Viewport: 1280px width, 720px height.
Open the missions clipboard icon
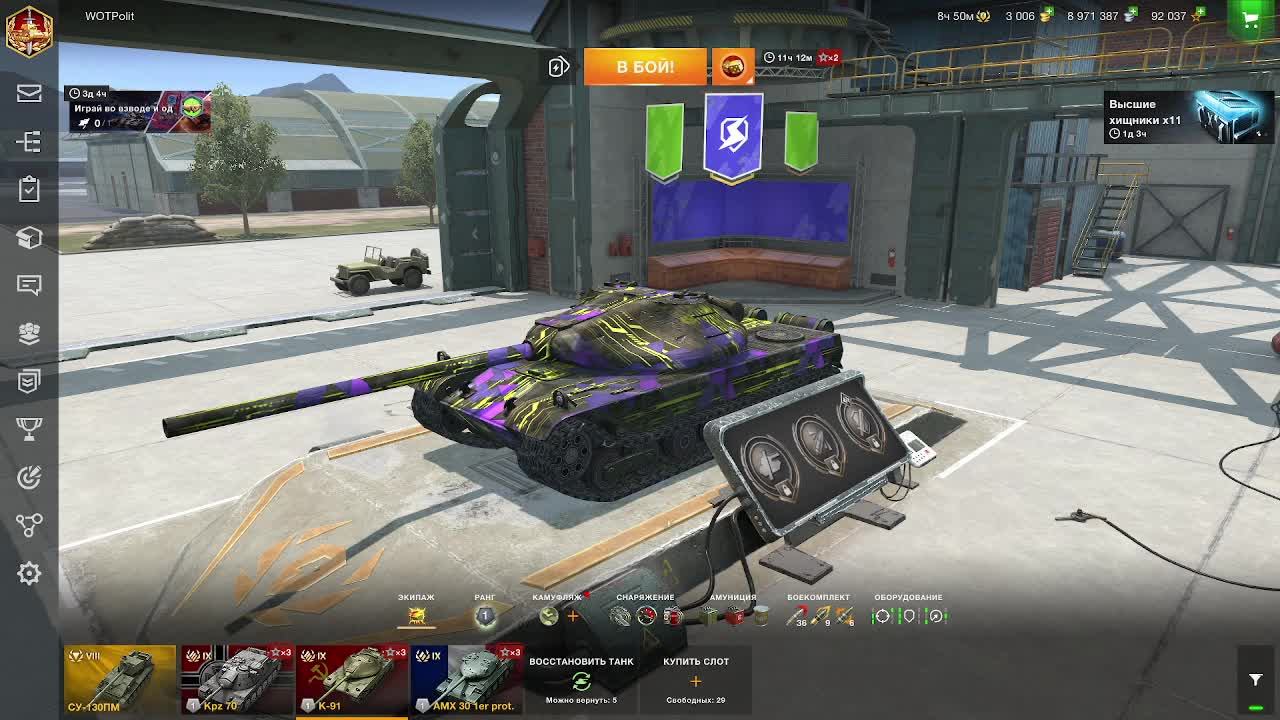pos(29,190)
